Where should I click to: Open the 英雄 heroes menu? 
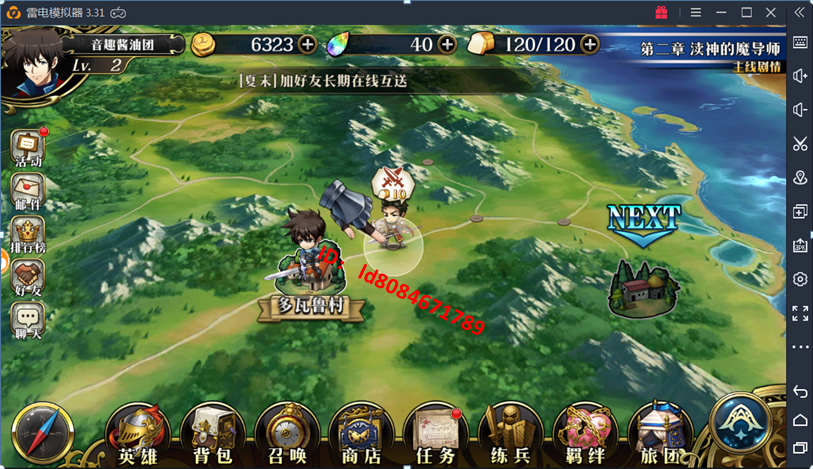pos(138,434)
